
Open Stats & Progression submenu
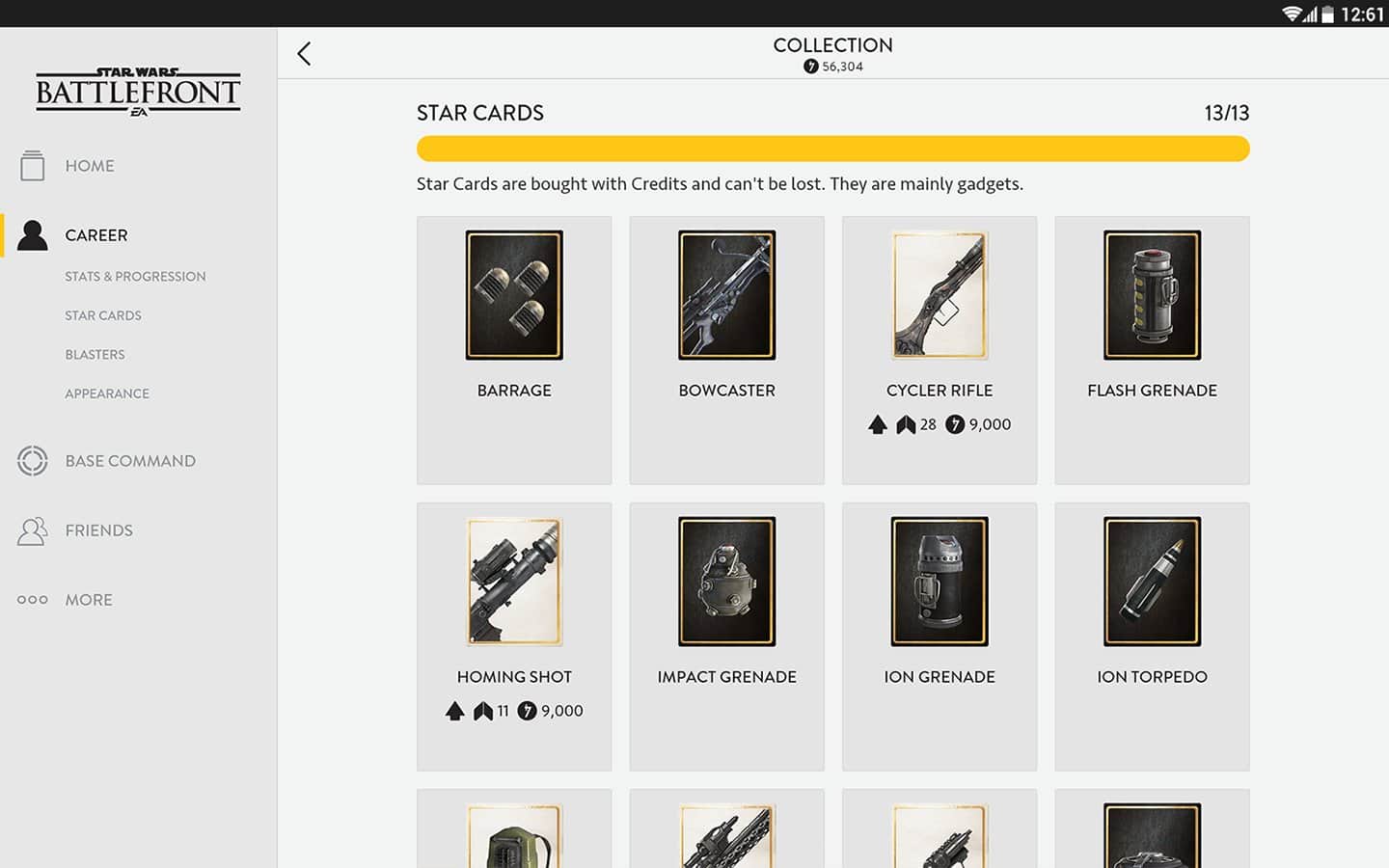pyautogui.click(x=135, y=277)
